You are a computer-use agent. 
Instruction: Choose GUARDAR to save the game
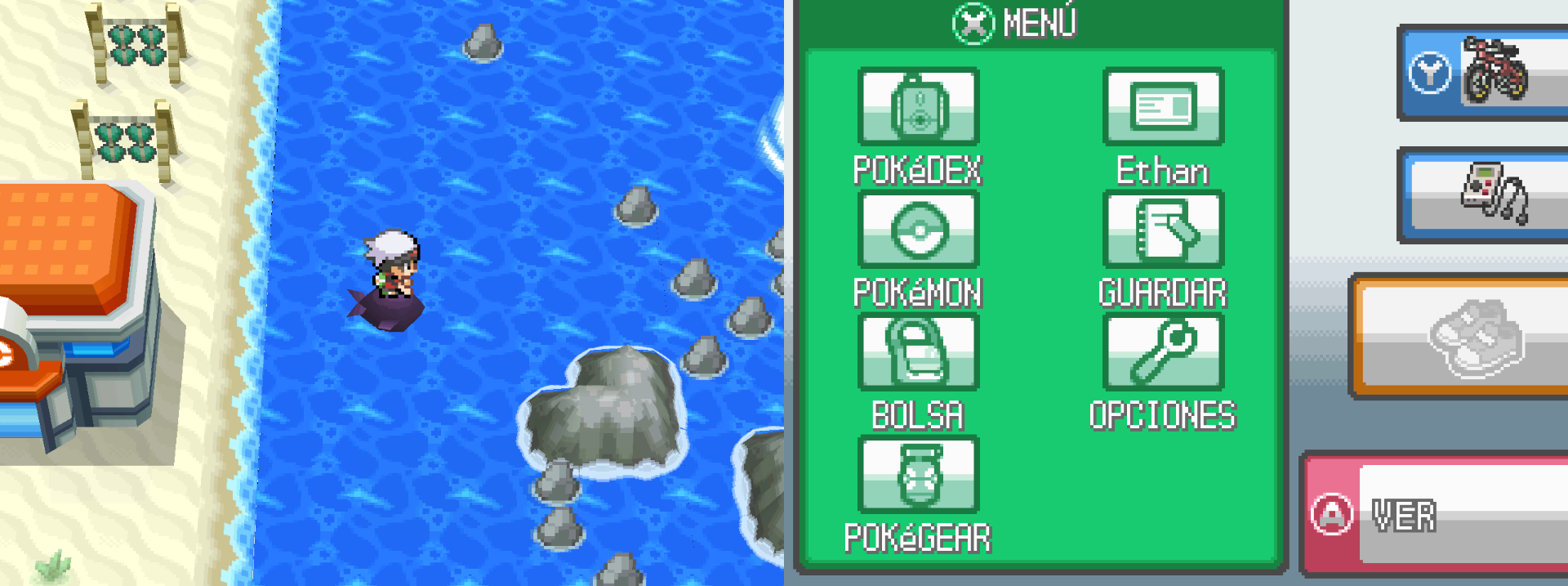[1163, 230]
